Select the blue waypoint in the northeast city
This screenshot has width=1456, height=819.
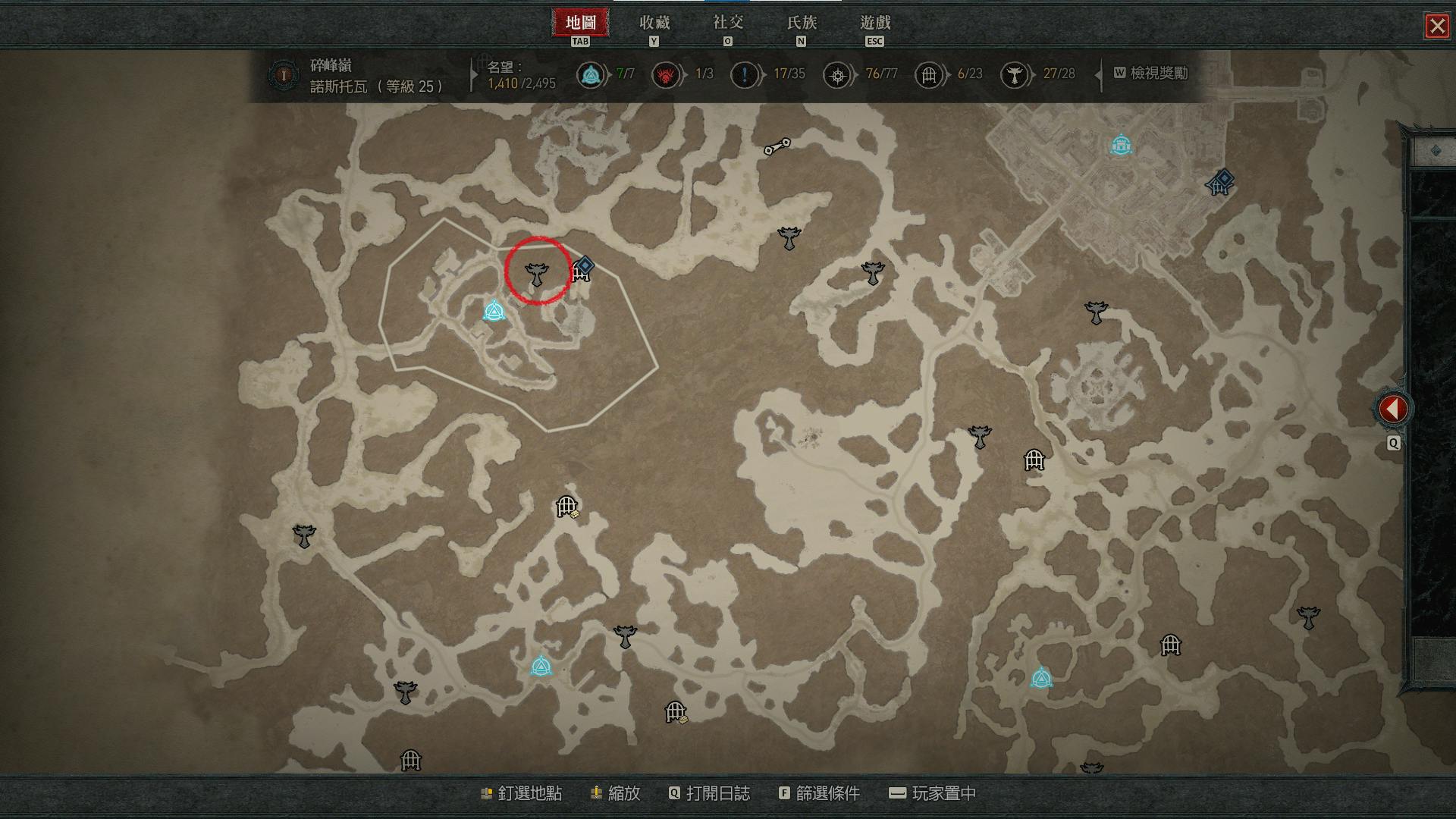[x=1120, y=144]
